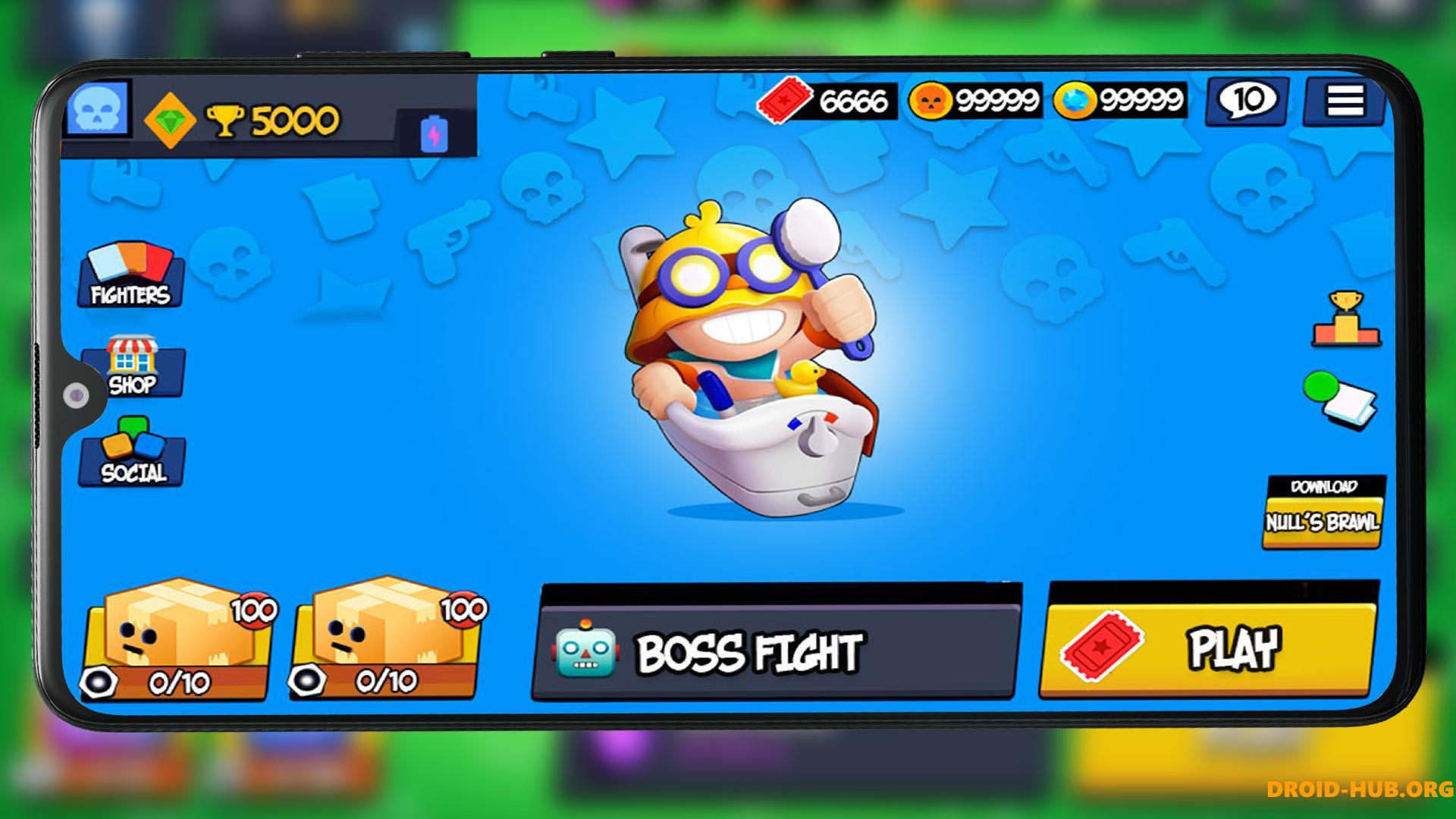
Task: Open the Social panel
Action: (133, 459)
